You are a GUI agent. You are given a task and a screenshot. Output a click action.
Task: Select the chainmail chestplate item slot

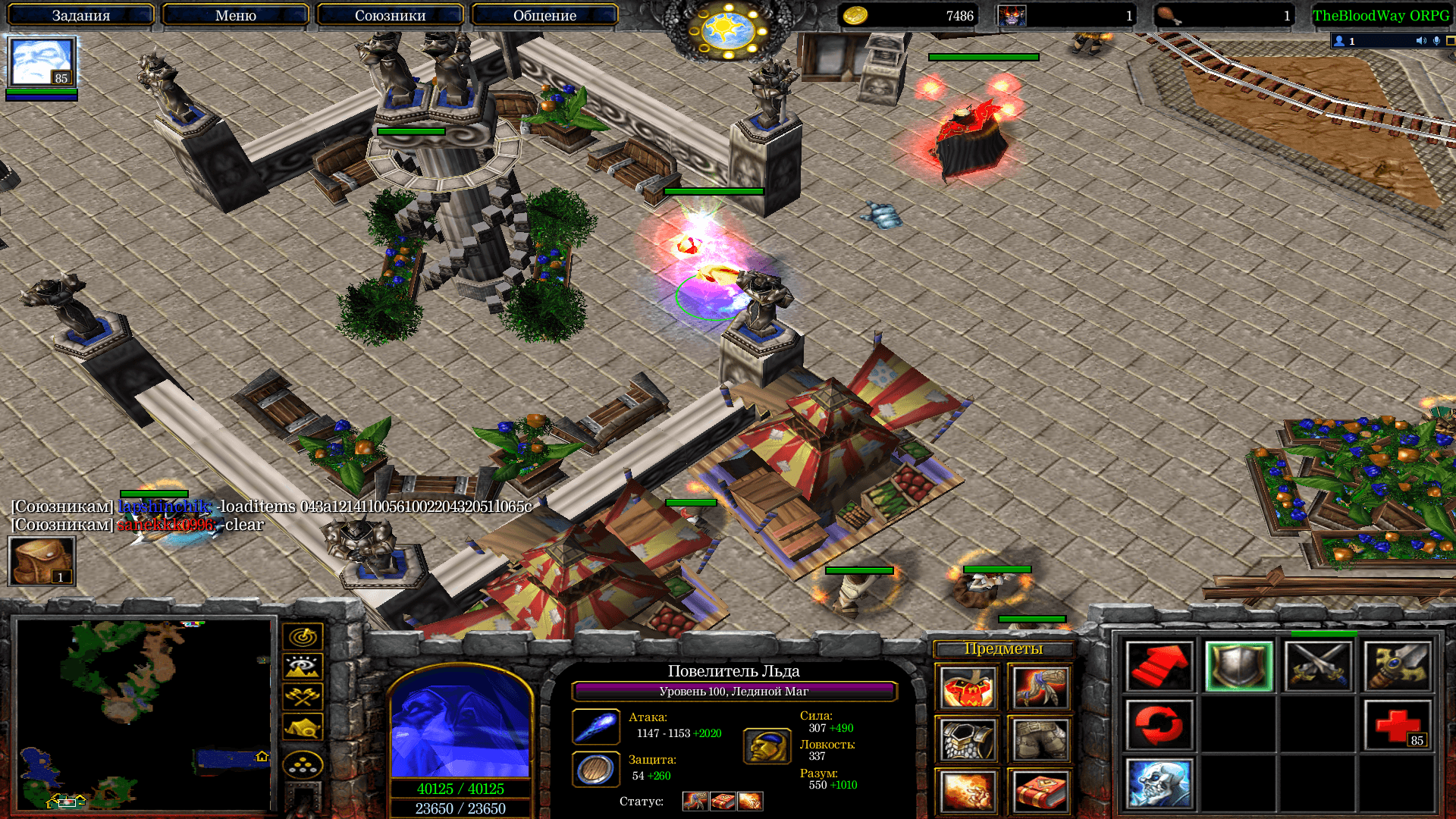pos(967,739)
